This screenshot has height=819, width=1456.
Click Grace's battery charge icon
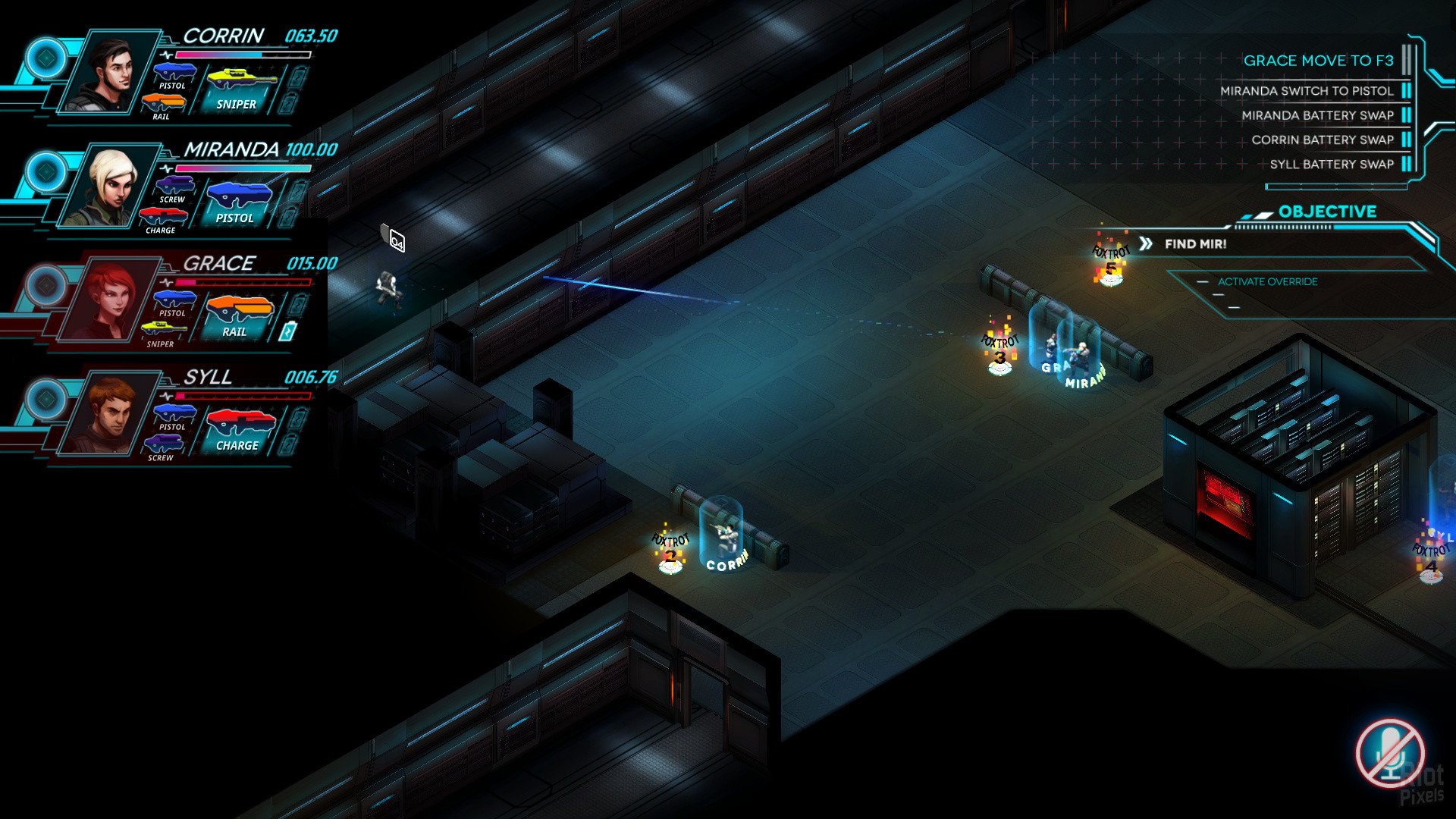pyautogui.click(x=287, y=331)
